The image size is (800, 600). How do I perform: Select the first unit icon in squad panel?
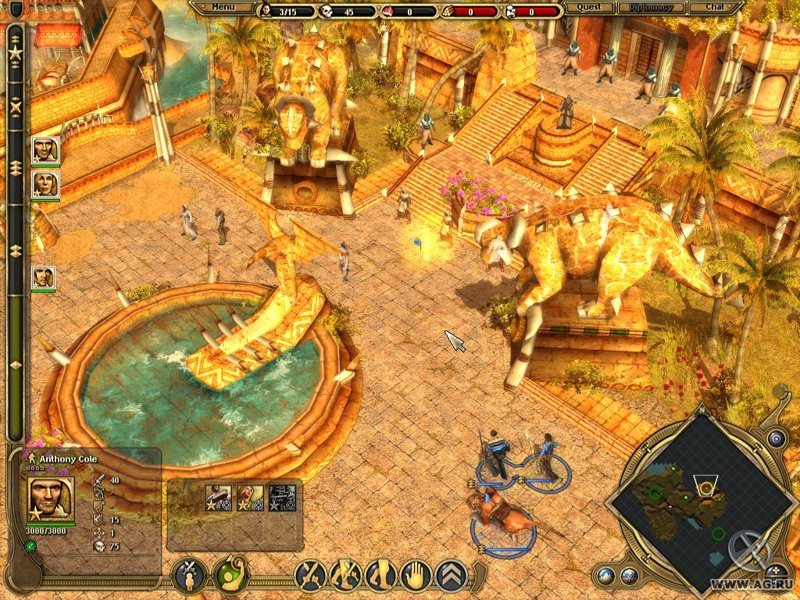[219, 497]
